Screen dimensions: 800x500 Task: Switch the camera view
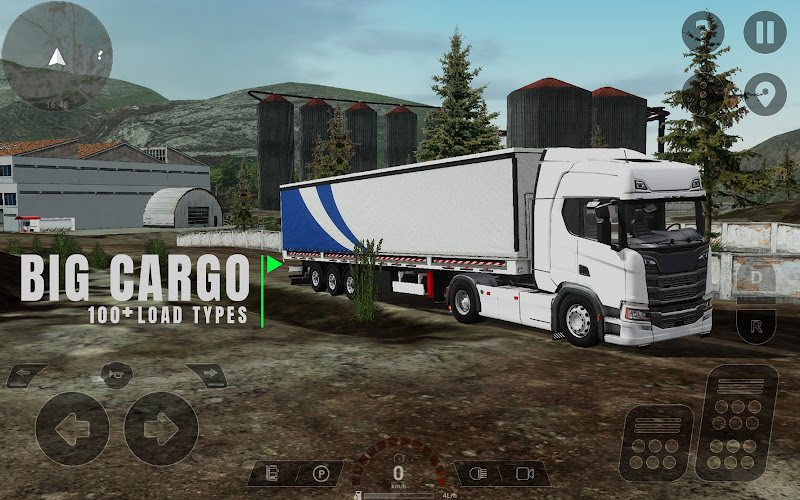point(526,474)
